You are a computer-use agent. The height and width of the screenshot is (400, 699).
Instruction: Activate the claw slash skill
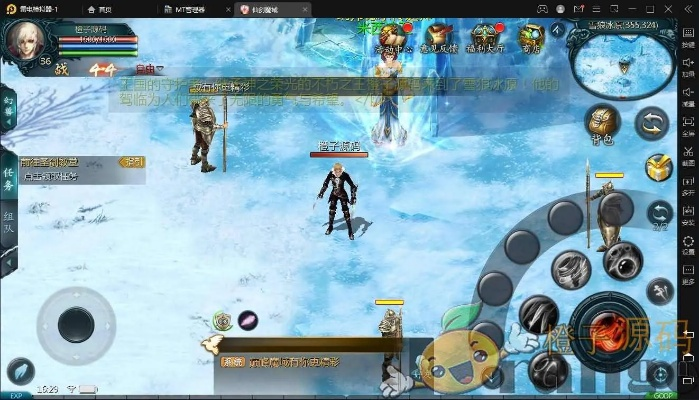[x=539, y=314]
